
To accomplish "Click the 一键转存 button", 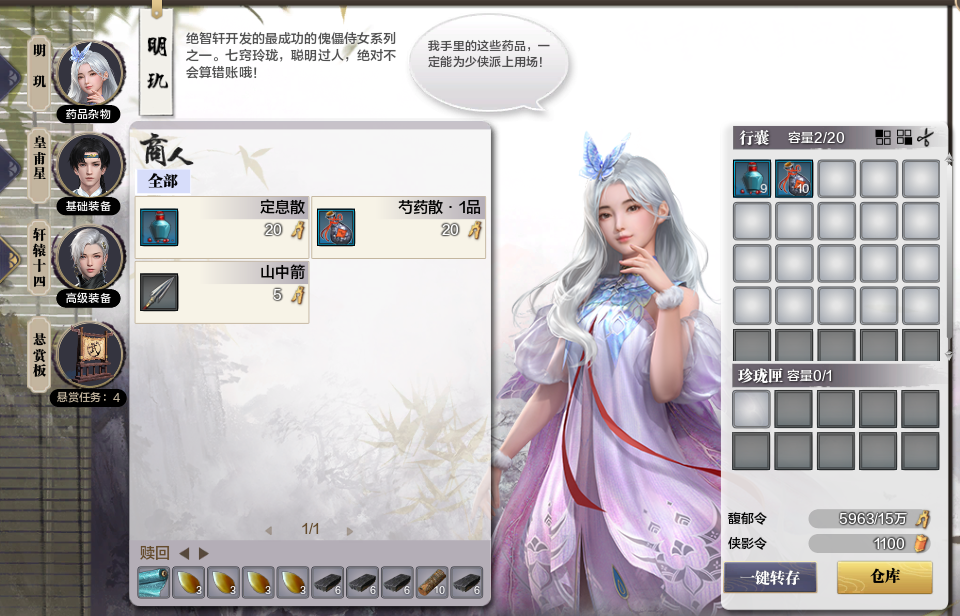I will click(x=770, y=577).
